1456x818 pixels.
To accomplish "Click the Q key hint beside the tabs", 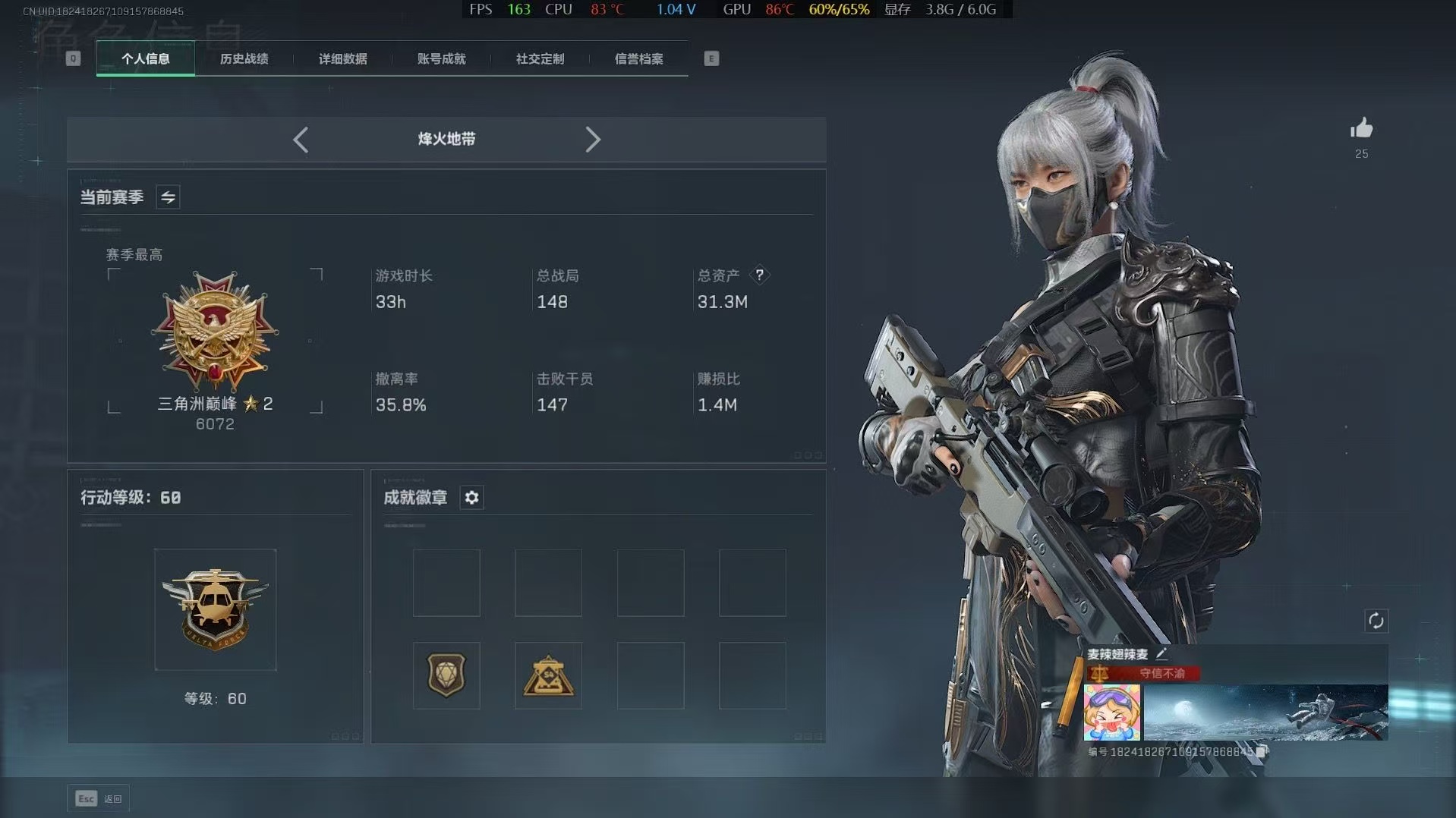I will coord(73,58).
